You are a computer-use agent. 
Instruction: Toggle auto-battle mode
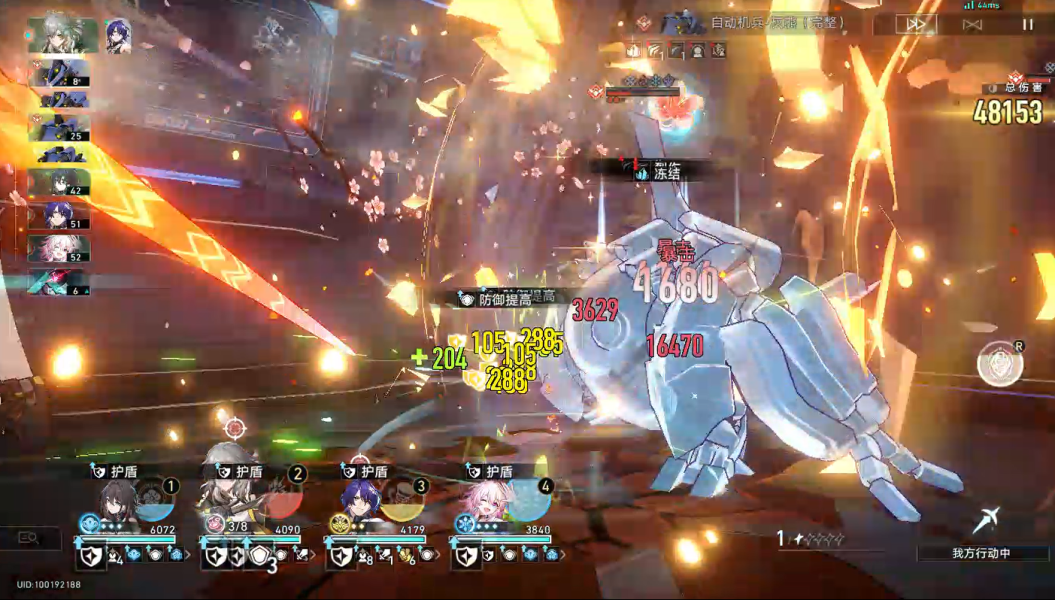click(970, 25)
